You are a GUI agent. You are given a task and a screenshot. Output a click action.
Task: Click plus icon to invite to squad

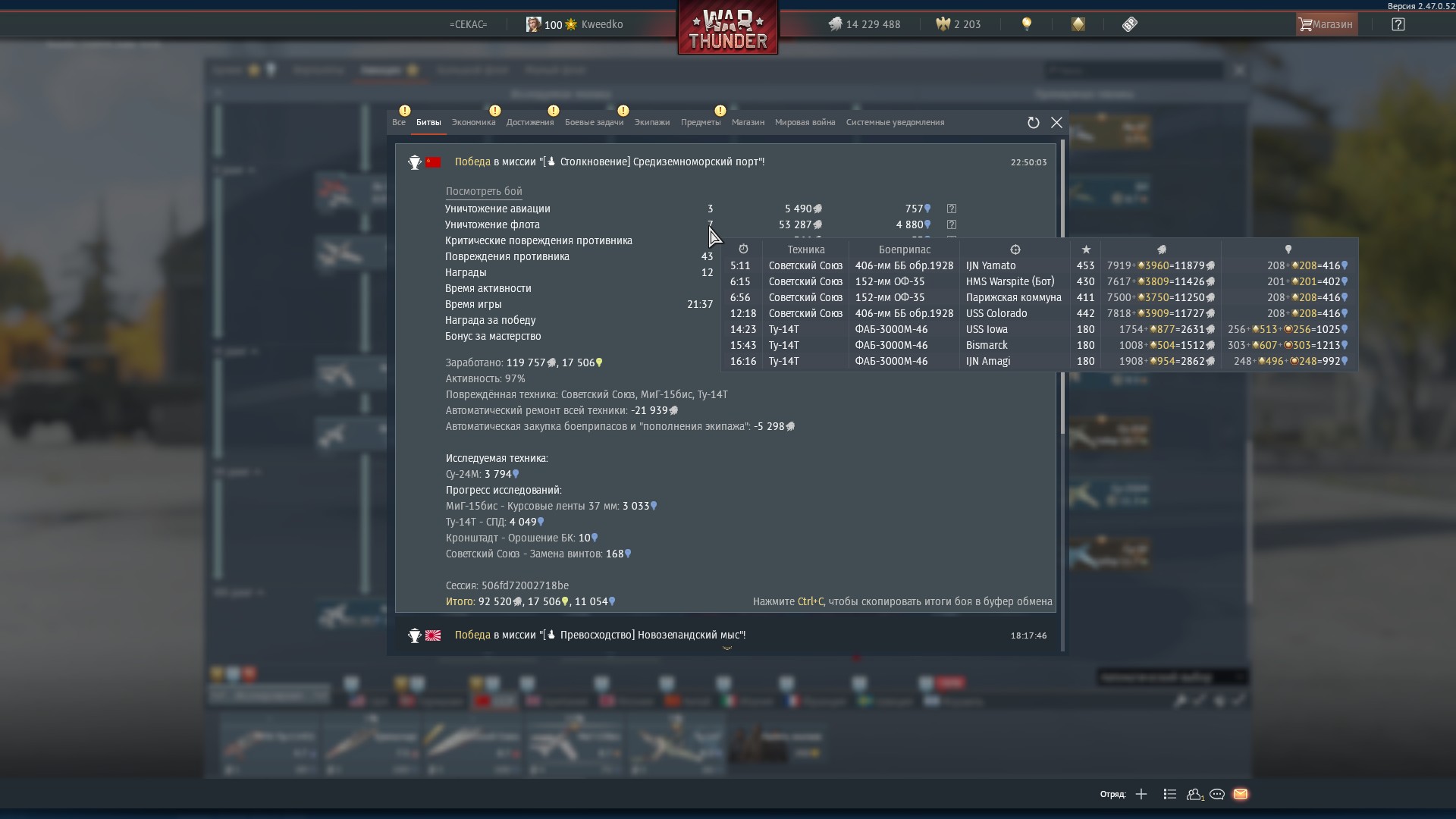pyautogui.click(x=1141, y=794)
